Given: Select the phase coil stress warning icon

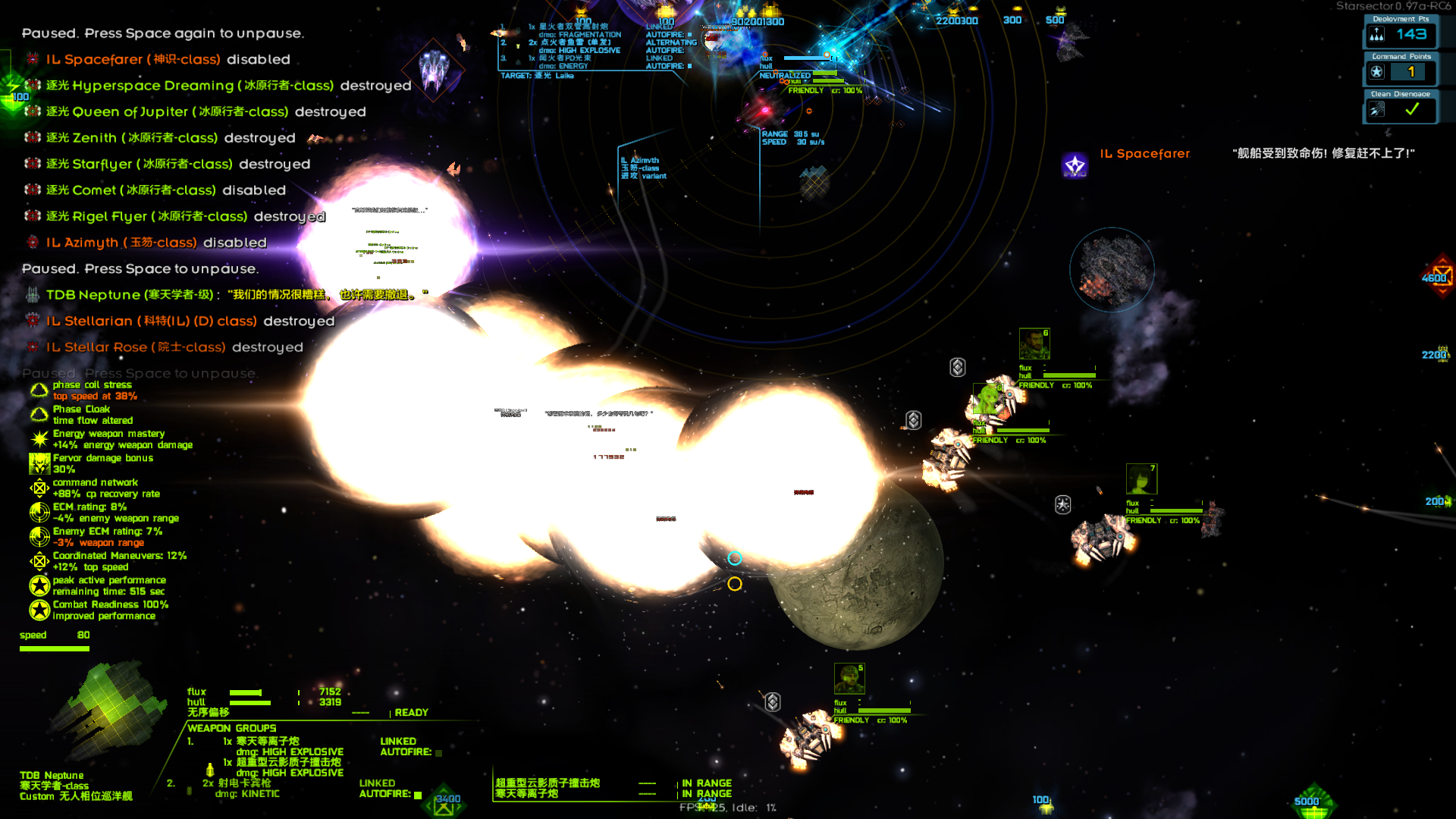Looking at the screenshot, I should click(x=38, y=390).
